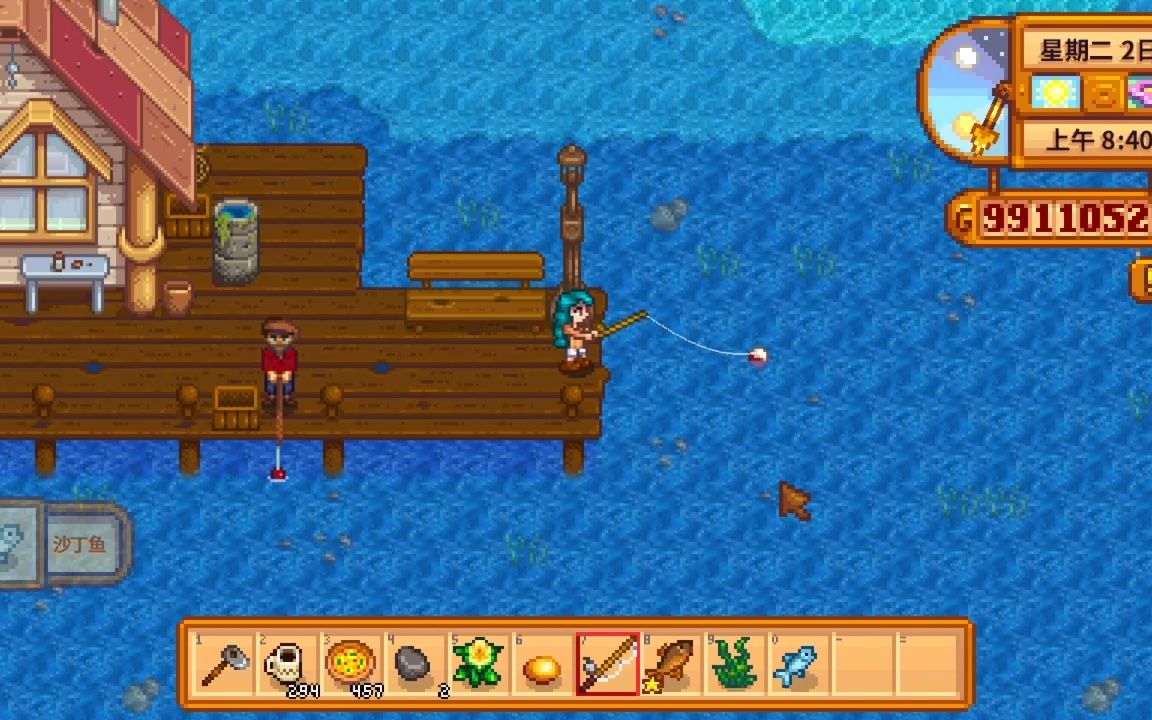1152x720 pixels.
Task: Select the blue sardine fish slot
Action: point(797,664)
